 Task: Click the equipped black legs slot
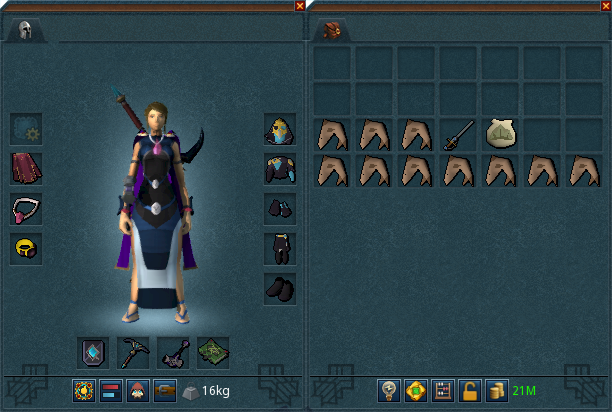click(x=279, y=249)
